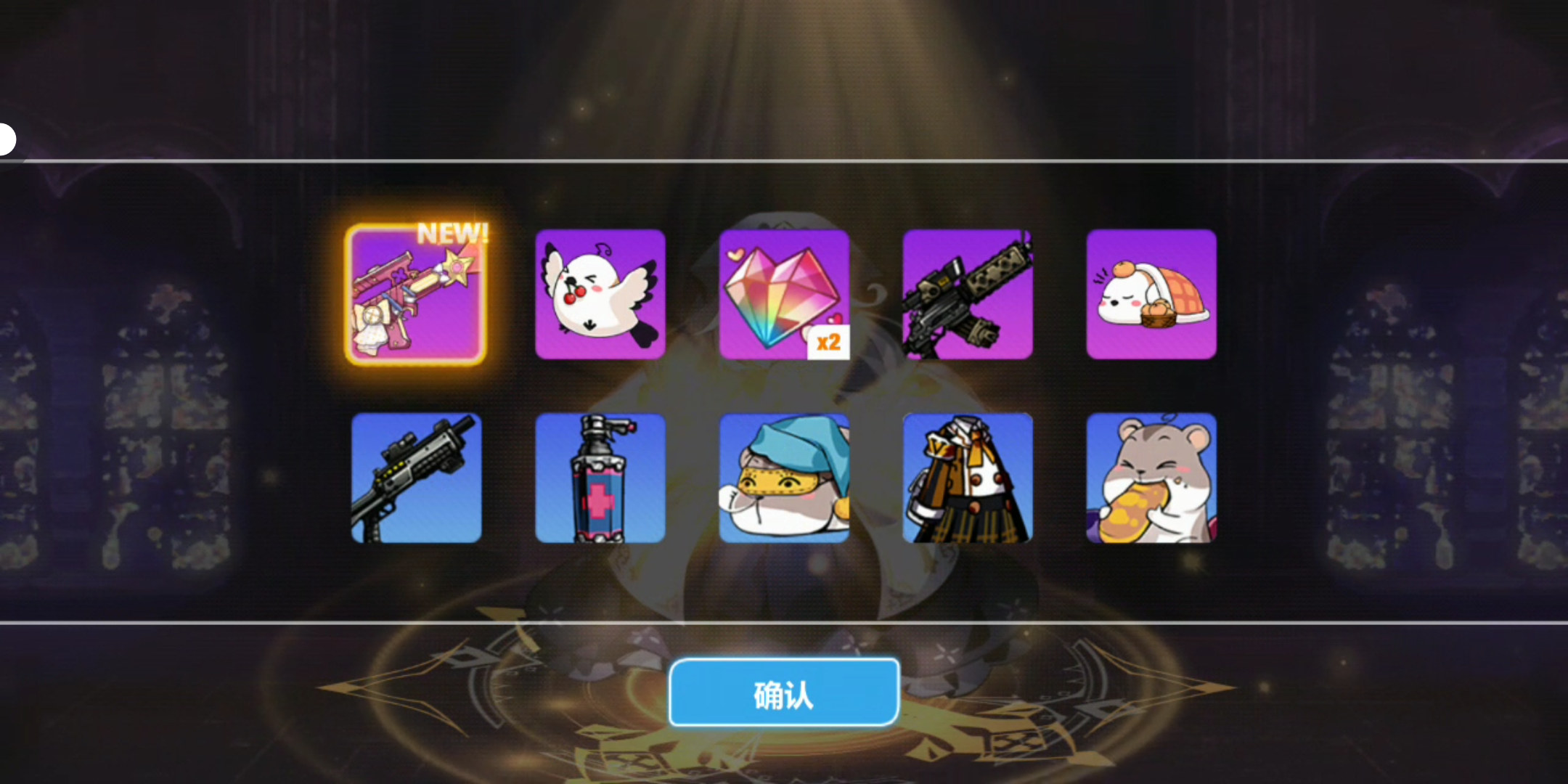This screenshot has height=784, width=1568.
Task: Click the cherry-holding white bird icon
Action: coord(600,293)
